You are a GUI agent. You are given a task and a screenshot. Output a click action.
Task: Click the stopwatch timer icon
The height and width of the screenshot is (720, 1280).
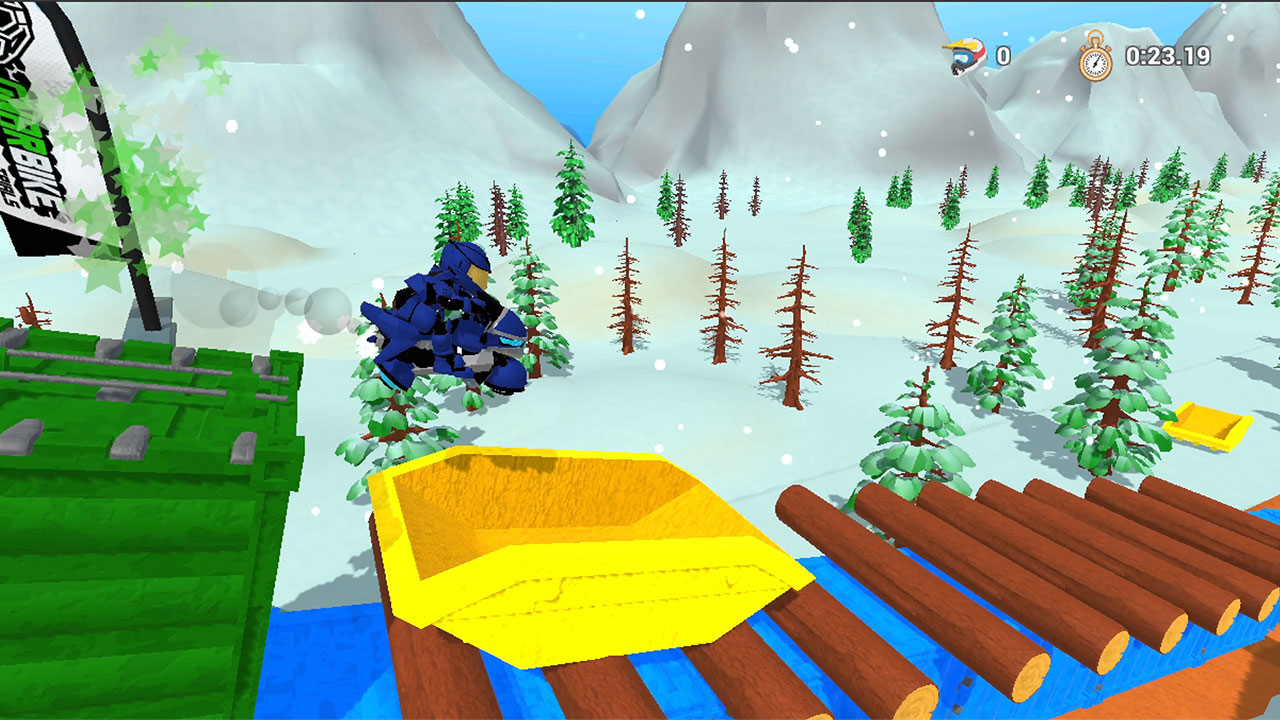pos(1096,60)
